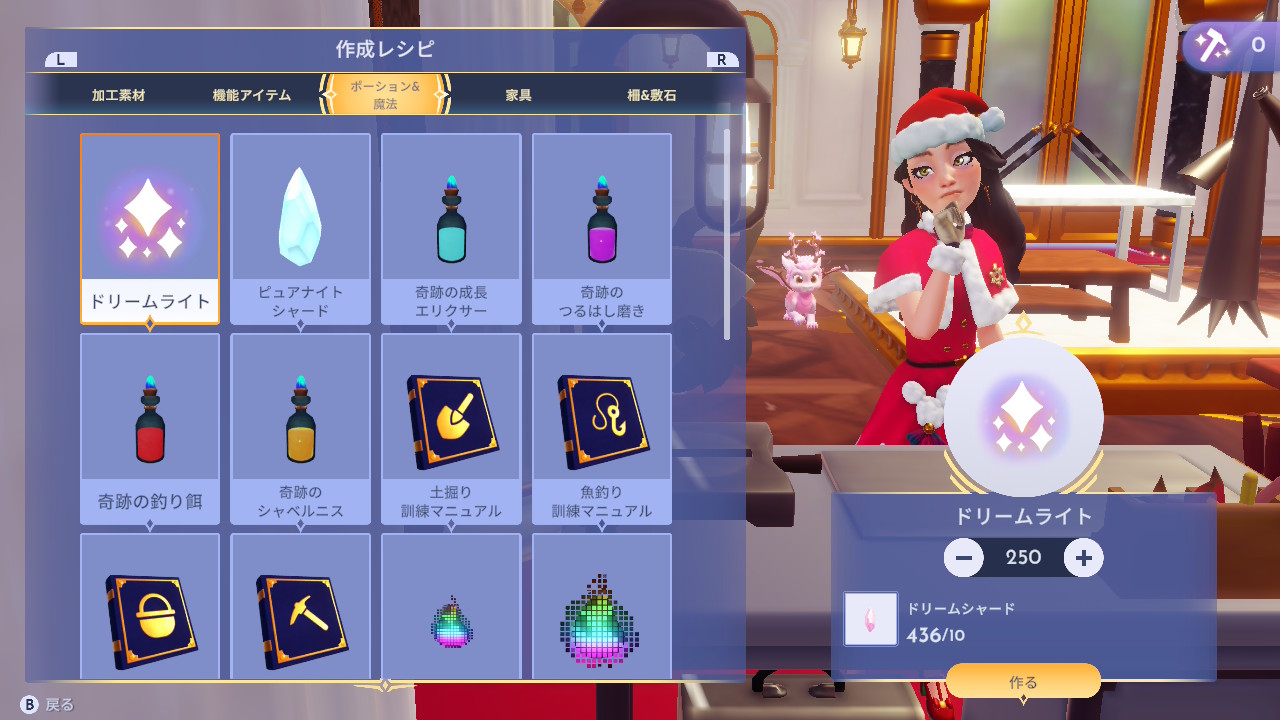Increase the craft quantity with plus
The image size is (1280, 720).
pyautogui.click(x=1083, y=557)
